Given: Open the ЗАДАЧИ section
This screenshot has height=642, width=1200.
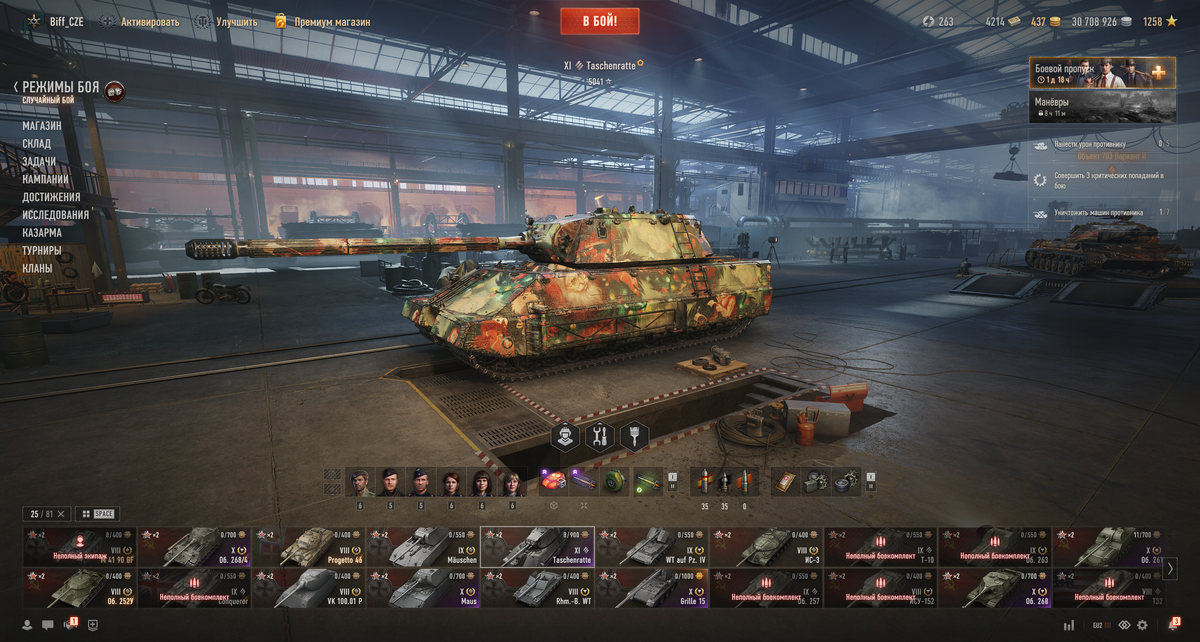Looking at the screenshot, I should click(39, 161).
